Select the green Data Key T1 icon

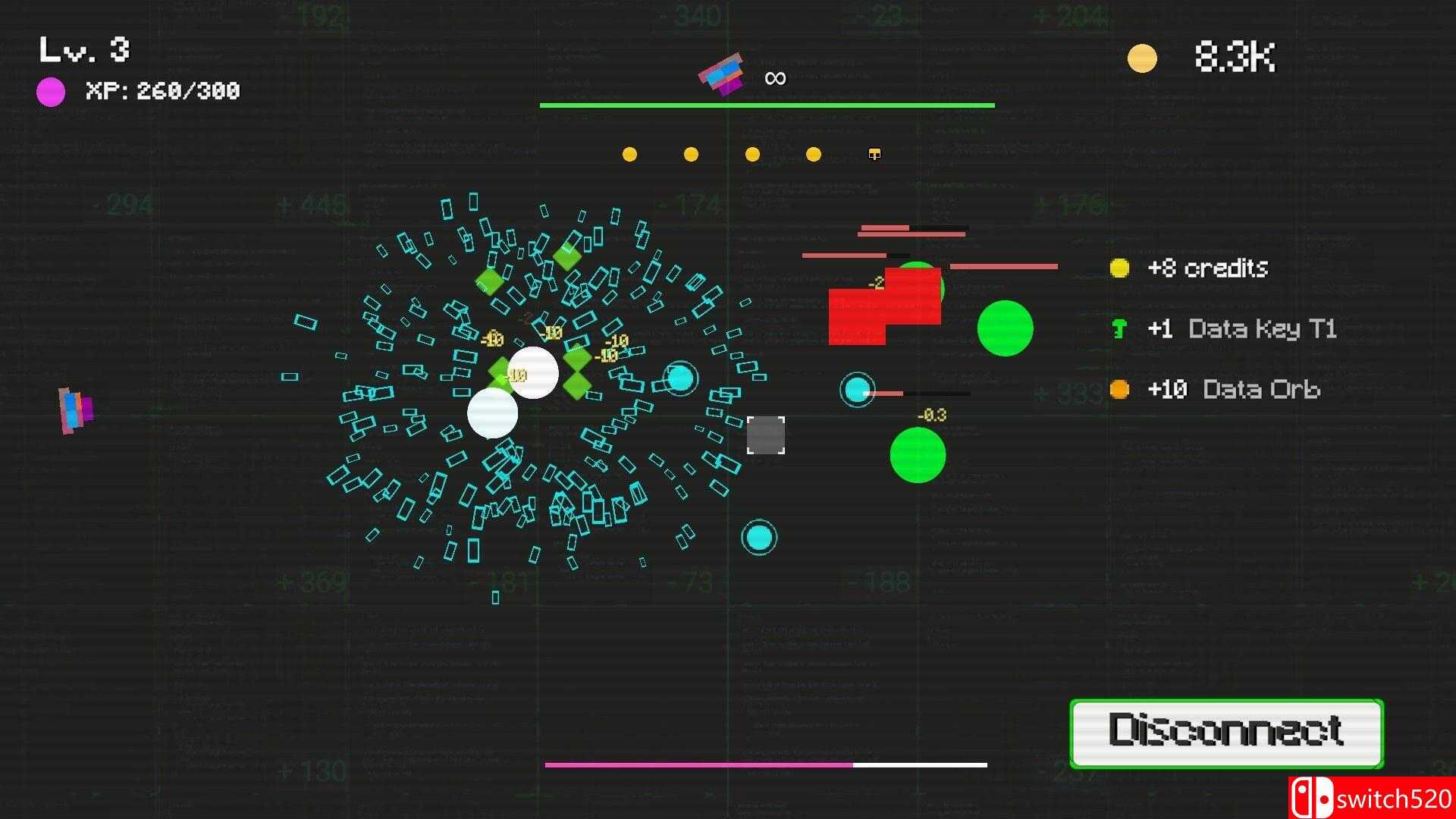[x=1118, y=328]
